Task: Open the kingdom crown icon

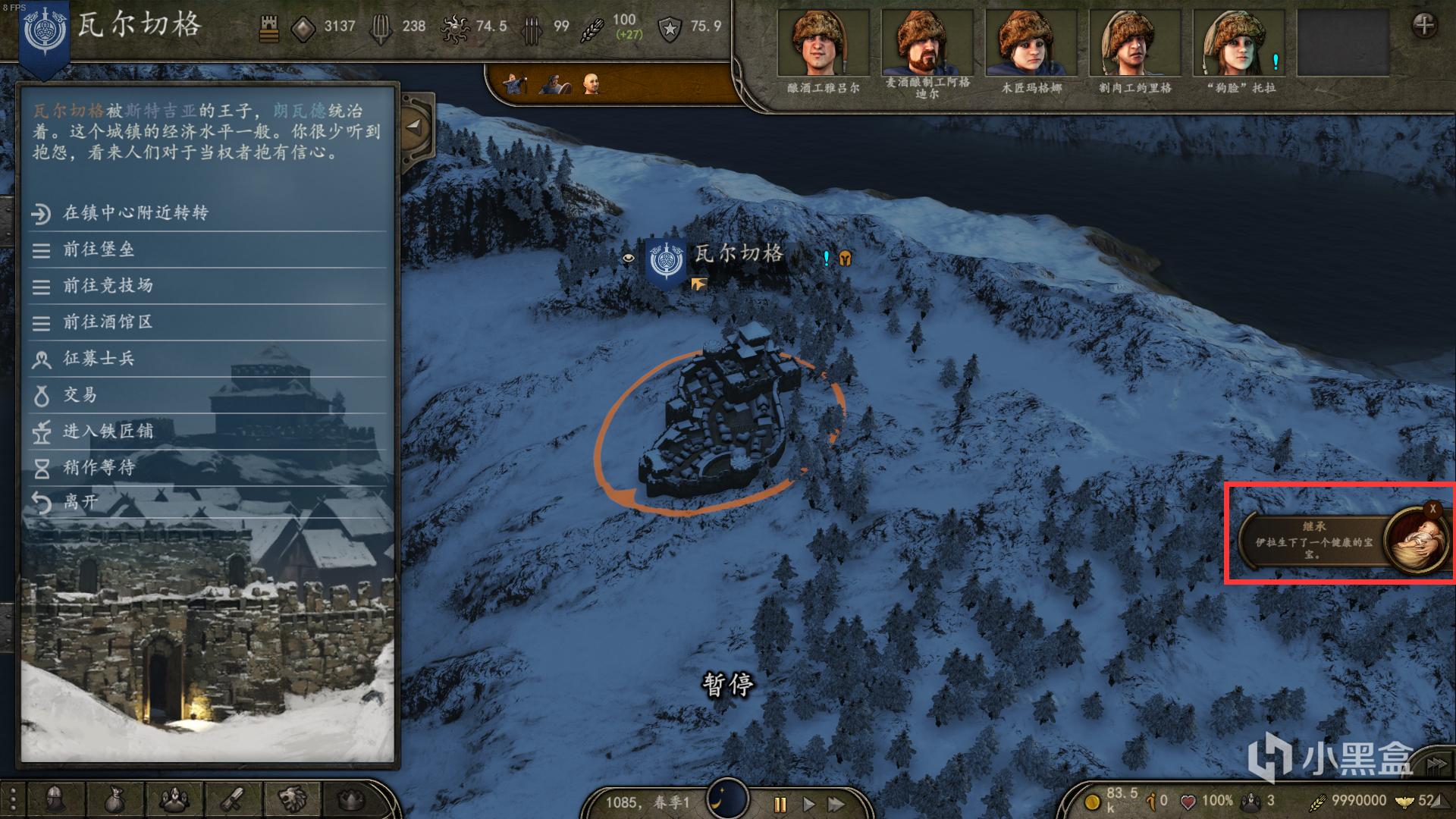Action: coord(350,800)
